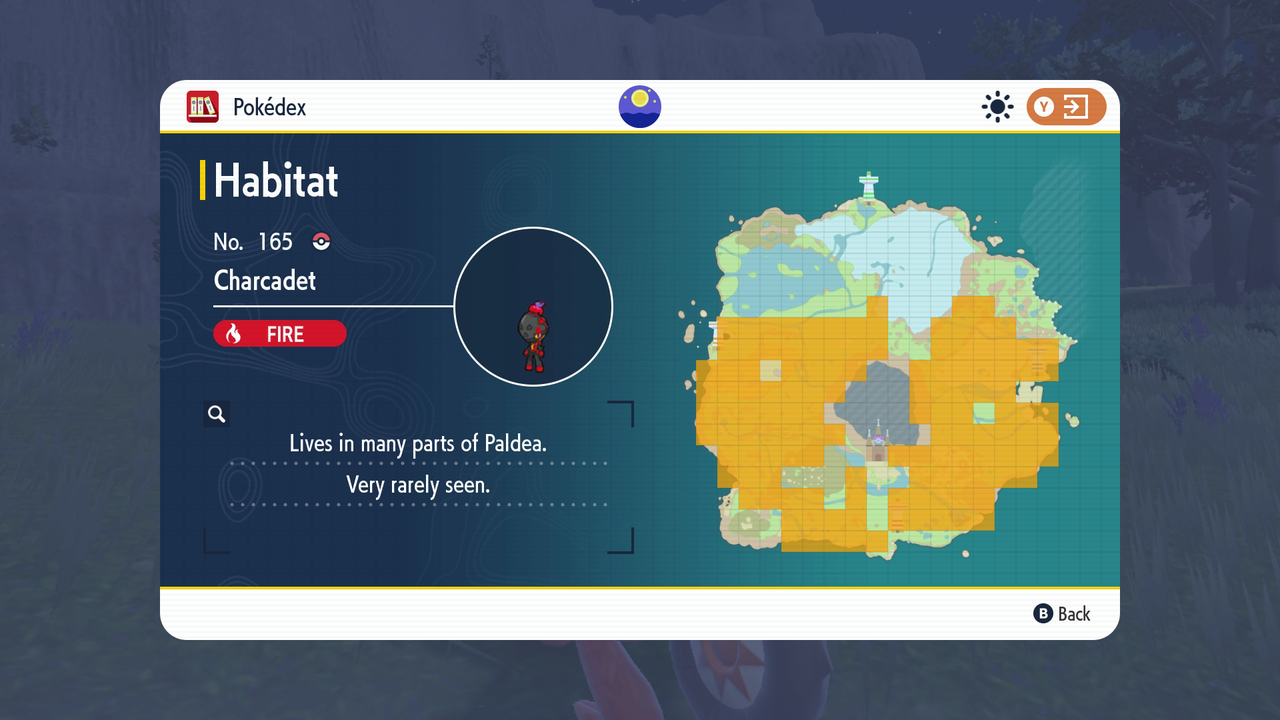Toggle the moon day-night indicator
Screen dimensions: 1280x720
639,106
